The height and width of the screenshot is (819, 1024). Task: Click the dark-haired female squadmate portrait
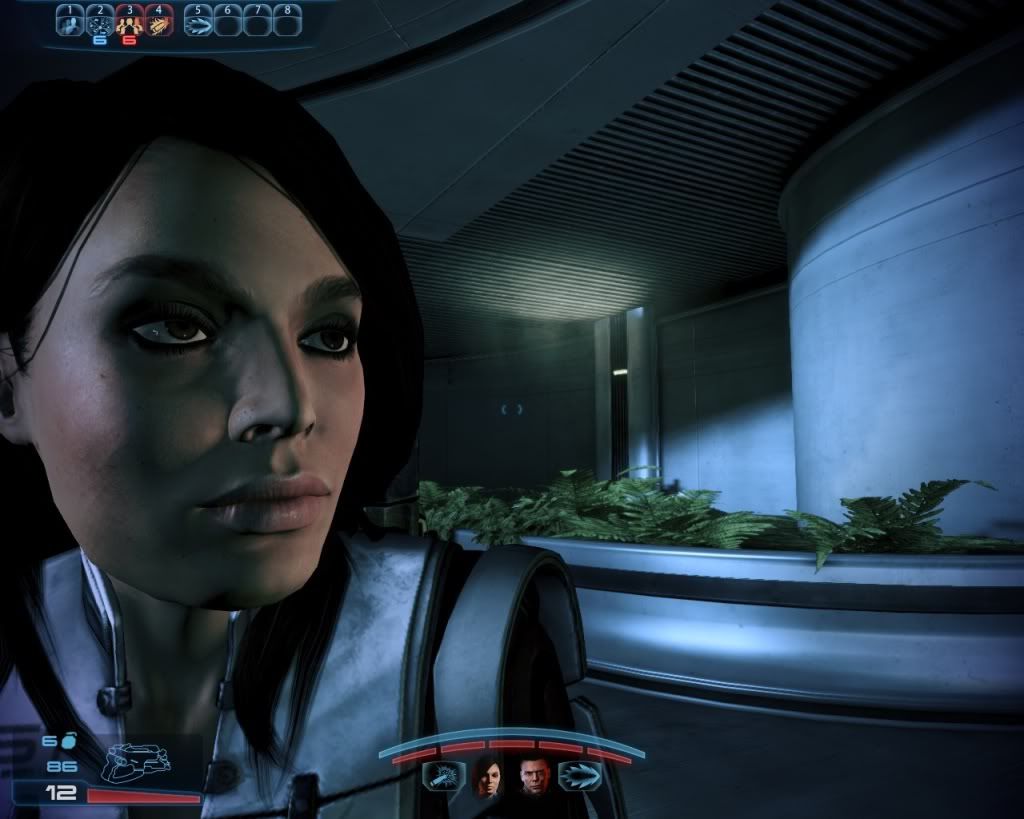point(488,777)
